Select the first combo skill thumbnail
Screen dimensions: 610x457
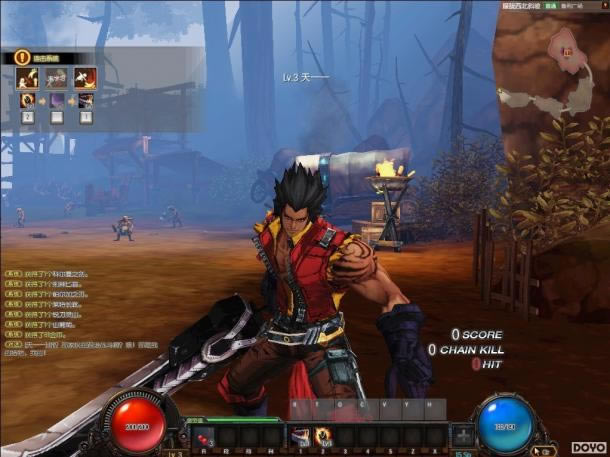pos(27,78)
